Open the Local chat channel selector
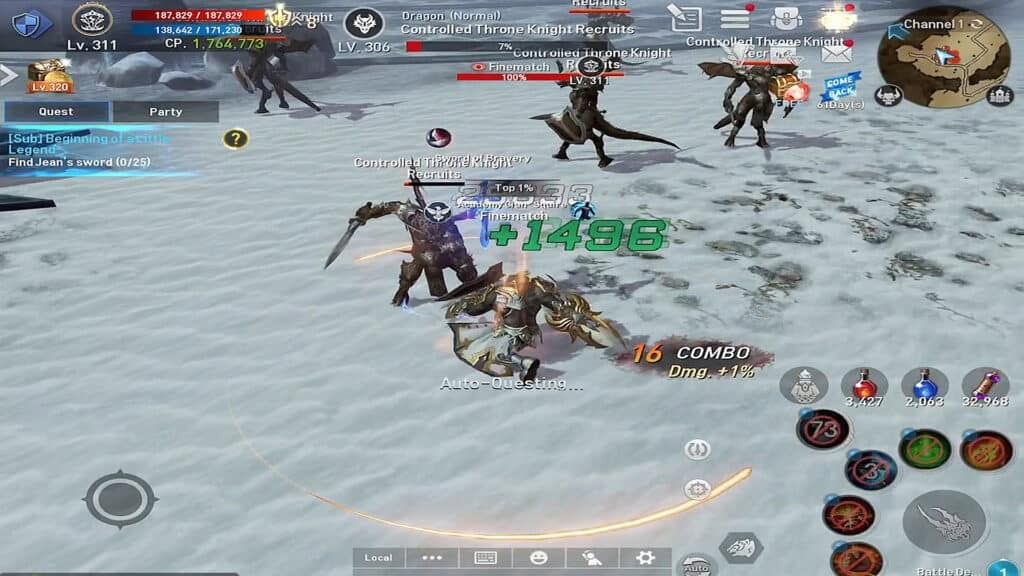Viewport: 1024px width, 576px height. (379, 558)
